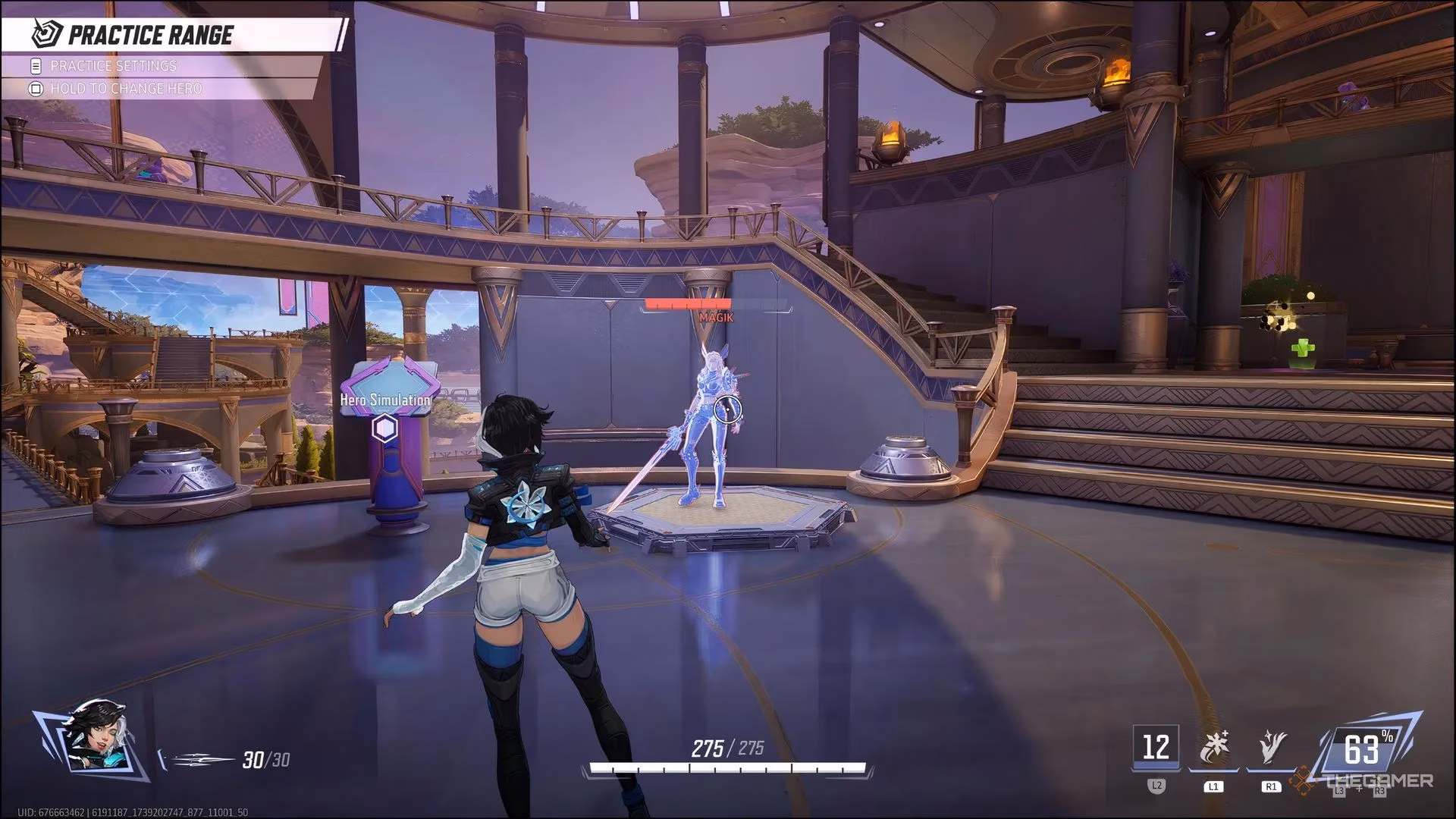Select the ability icon showing cooldown 12
1456x819 pixels.
1156,748
